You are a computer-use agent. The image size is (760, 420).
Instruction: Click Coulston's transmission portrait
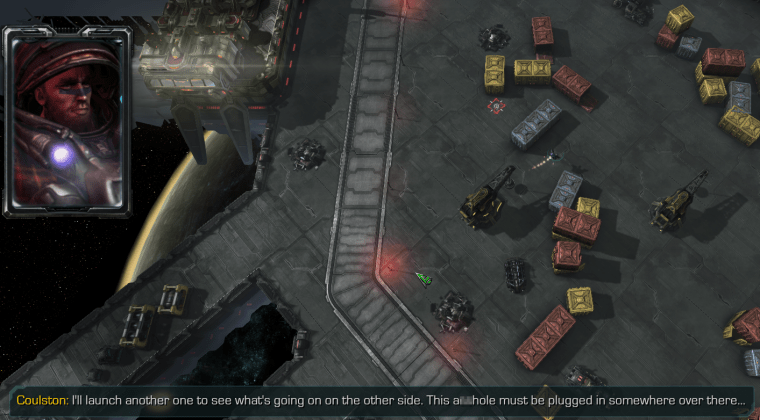68,119
